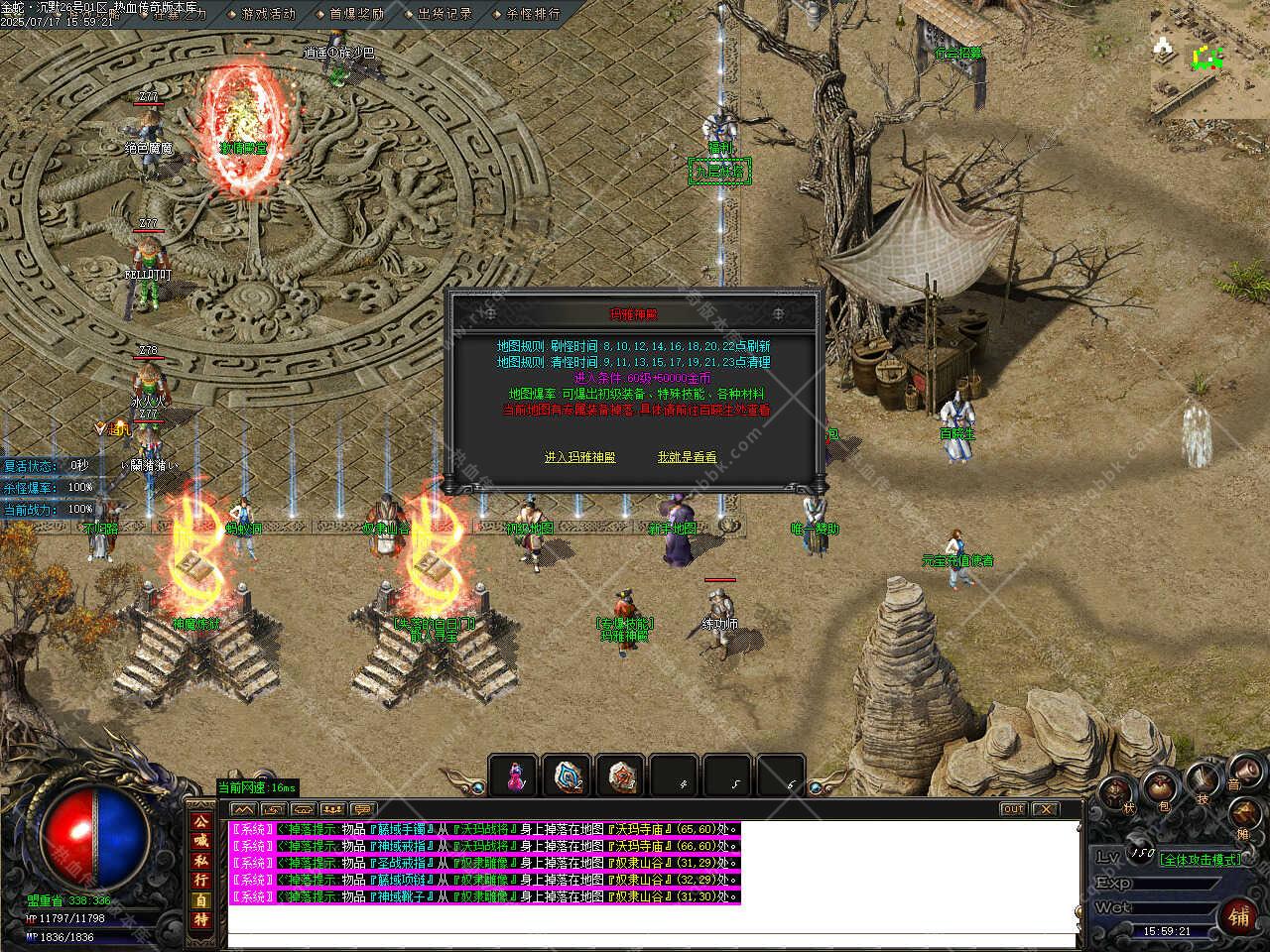Use the pink potion hotbar slot
The height and width of the screenshot is (952, 1270).
pyautogui.click(x=514, y=775)
